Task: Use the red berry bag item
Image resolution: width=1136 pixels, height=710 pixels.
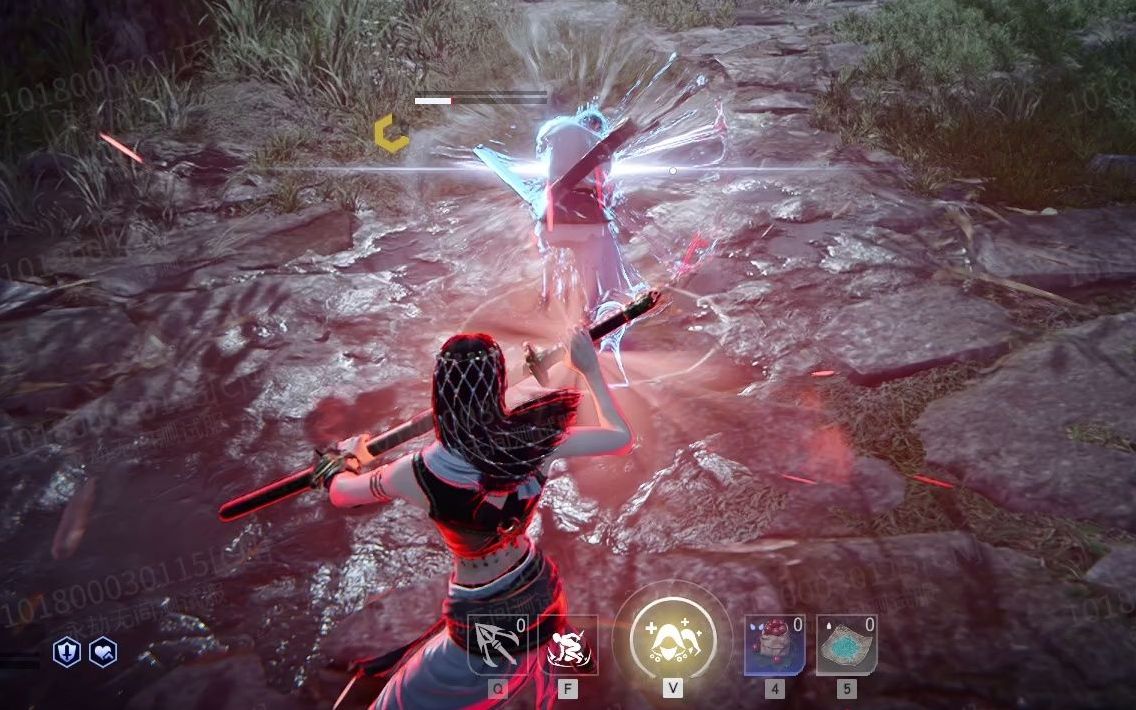Action: (x=774, y=645)
